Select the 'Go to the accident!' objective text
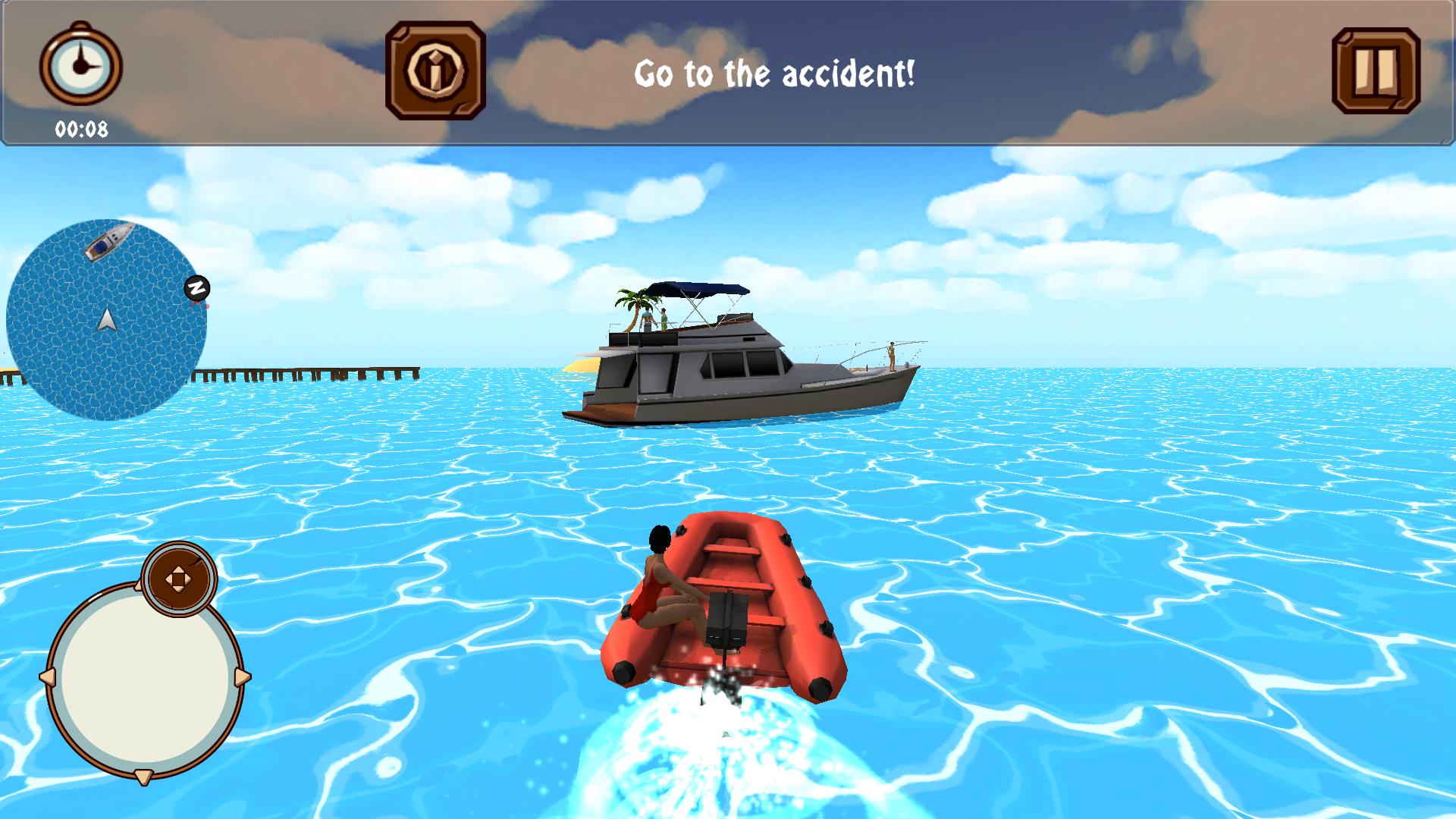Image resolution: width=1456 pixels, height=819 pixels. (777, 72)
